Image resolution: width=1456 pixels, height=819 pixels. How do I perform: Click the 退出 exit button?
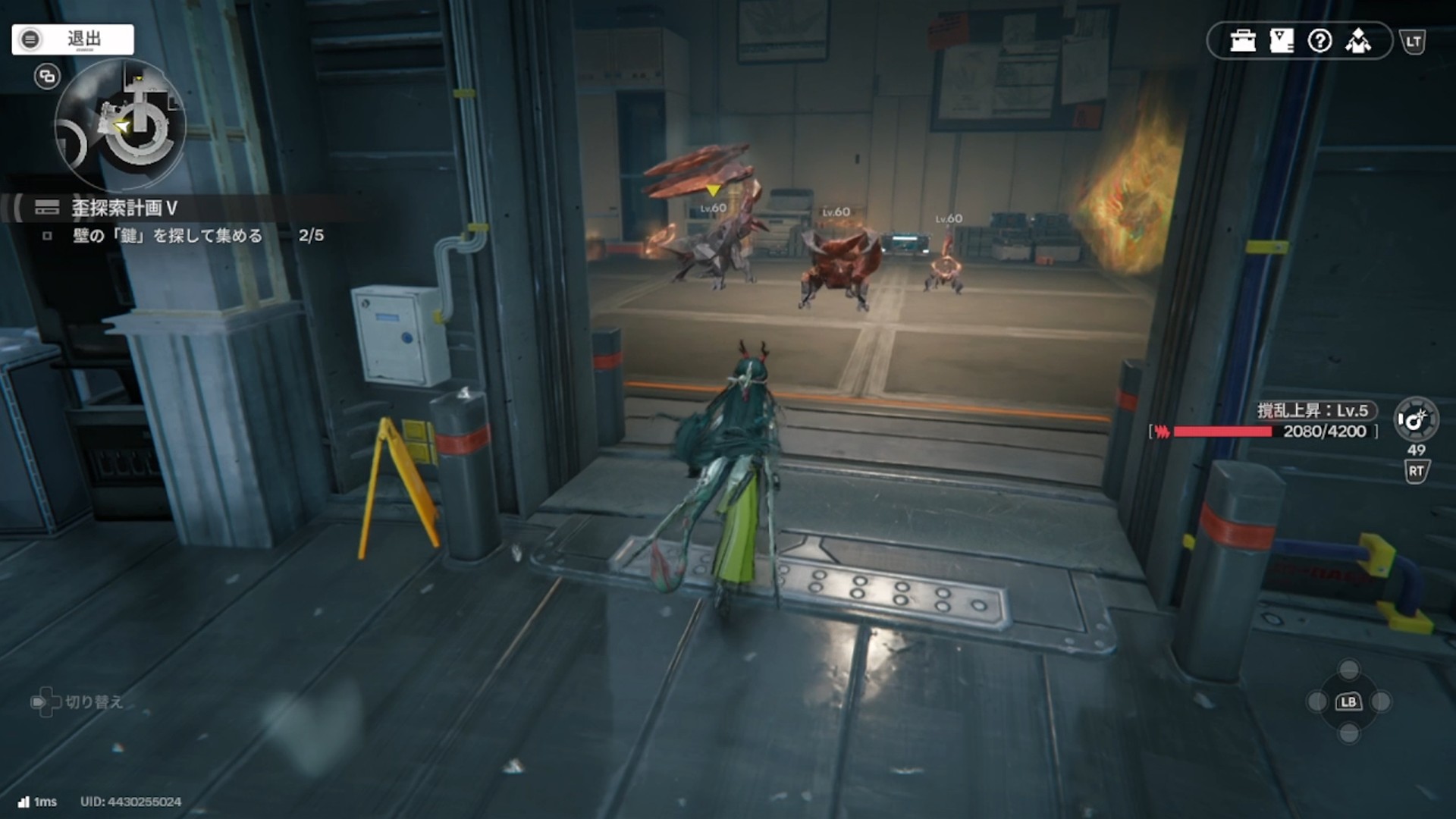pyautogui.click(x=73, y=39)
